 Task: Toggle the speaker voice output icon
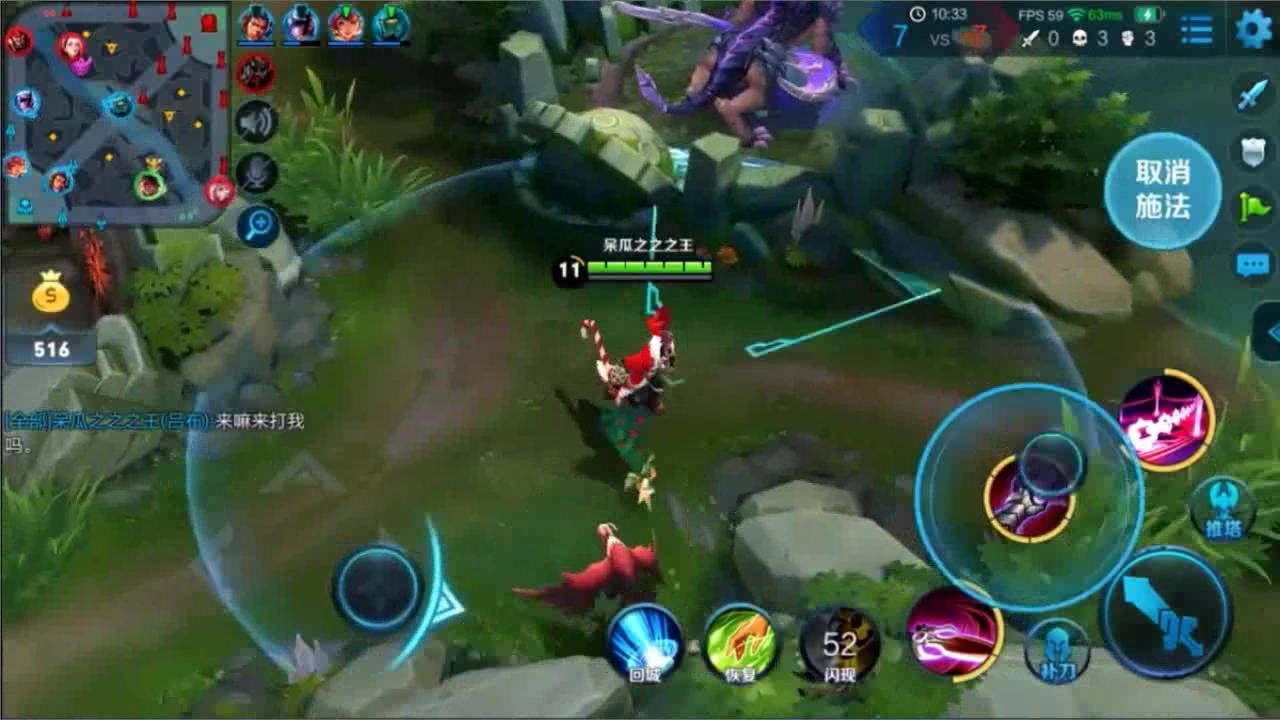256,121
